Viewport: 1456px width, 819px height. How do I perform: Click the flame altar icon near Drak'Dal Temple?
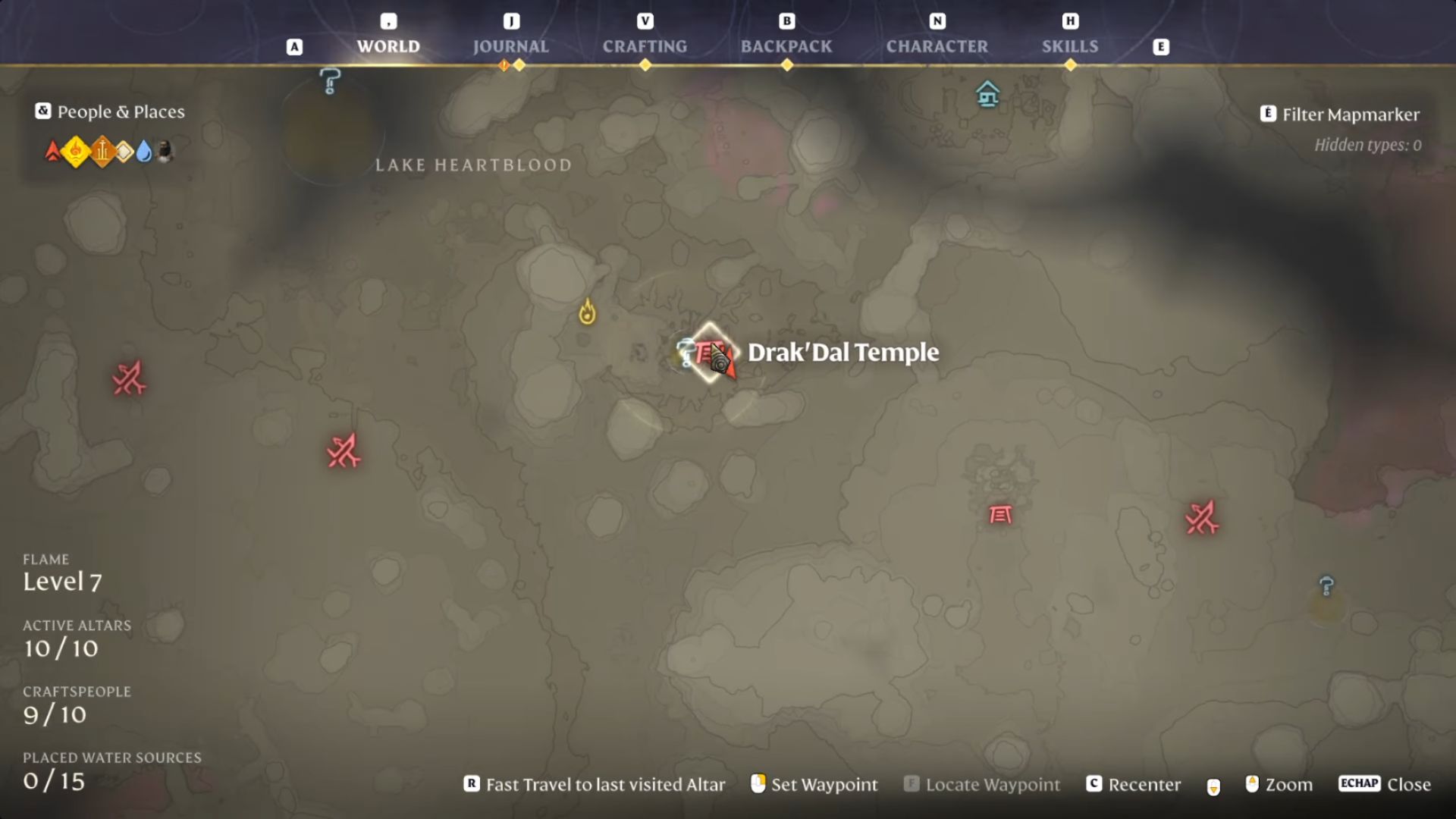coord(585,311)
